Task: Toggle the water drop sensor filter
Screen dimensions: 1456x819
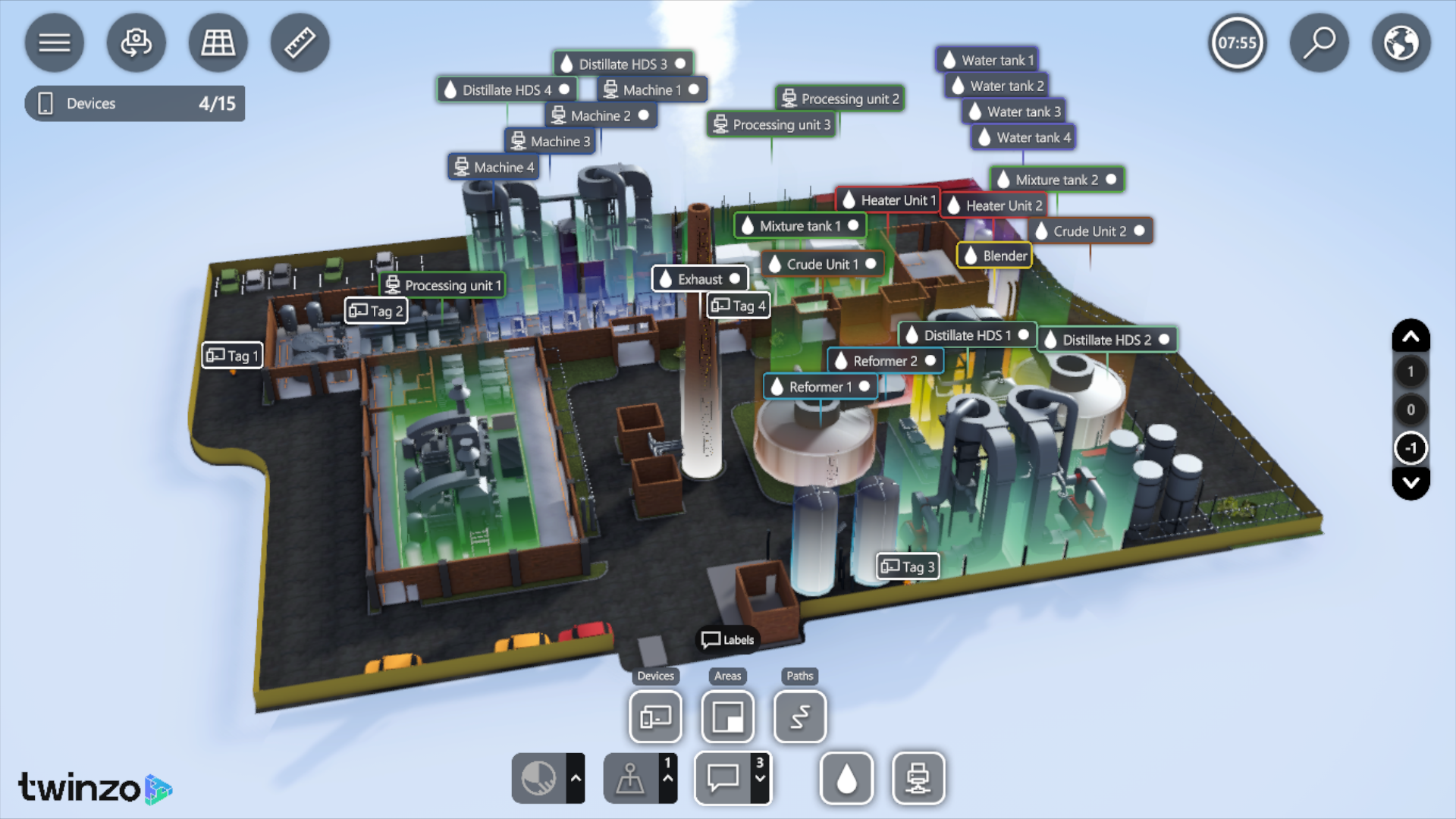Action: (846, 778)
